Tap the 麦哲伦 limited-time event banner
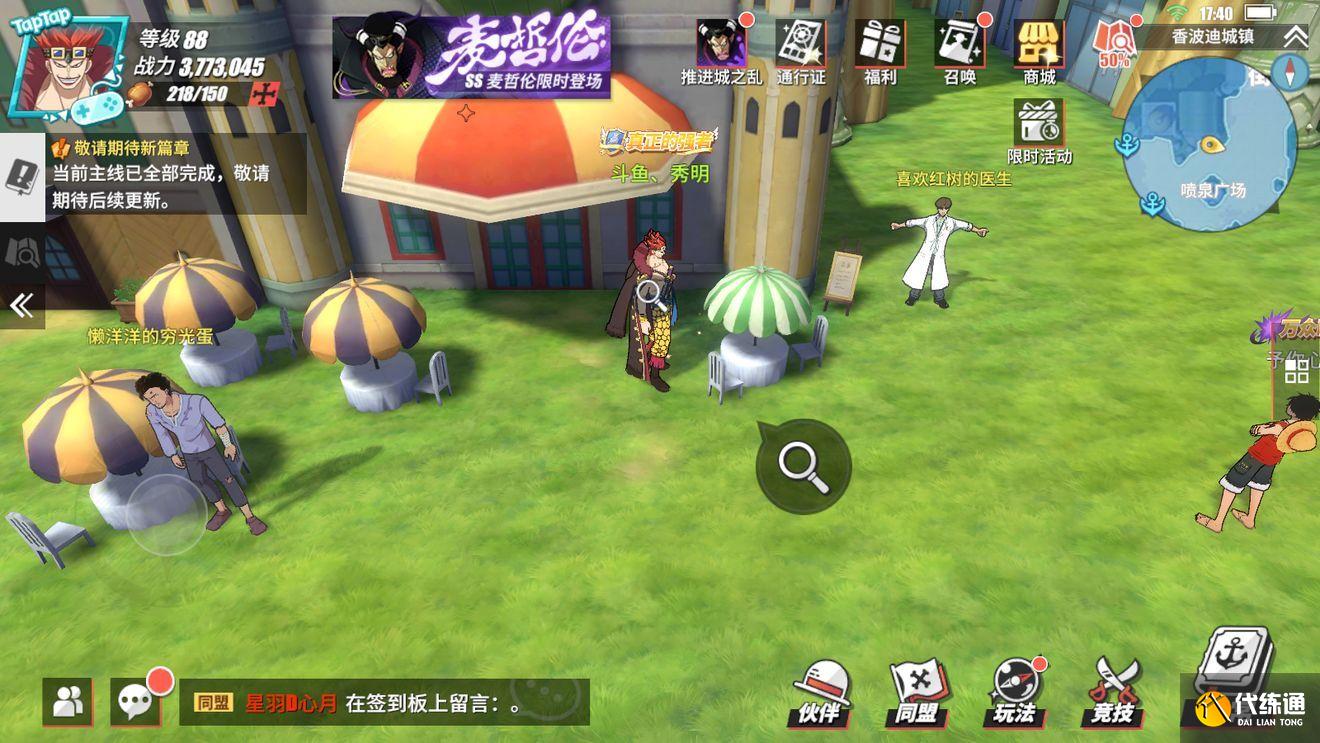Image resolution: width=1320 pixels, height=743 pixels. pos(471,56)
